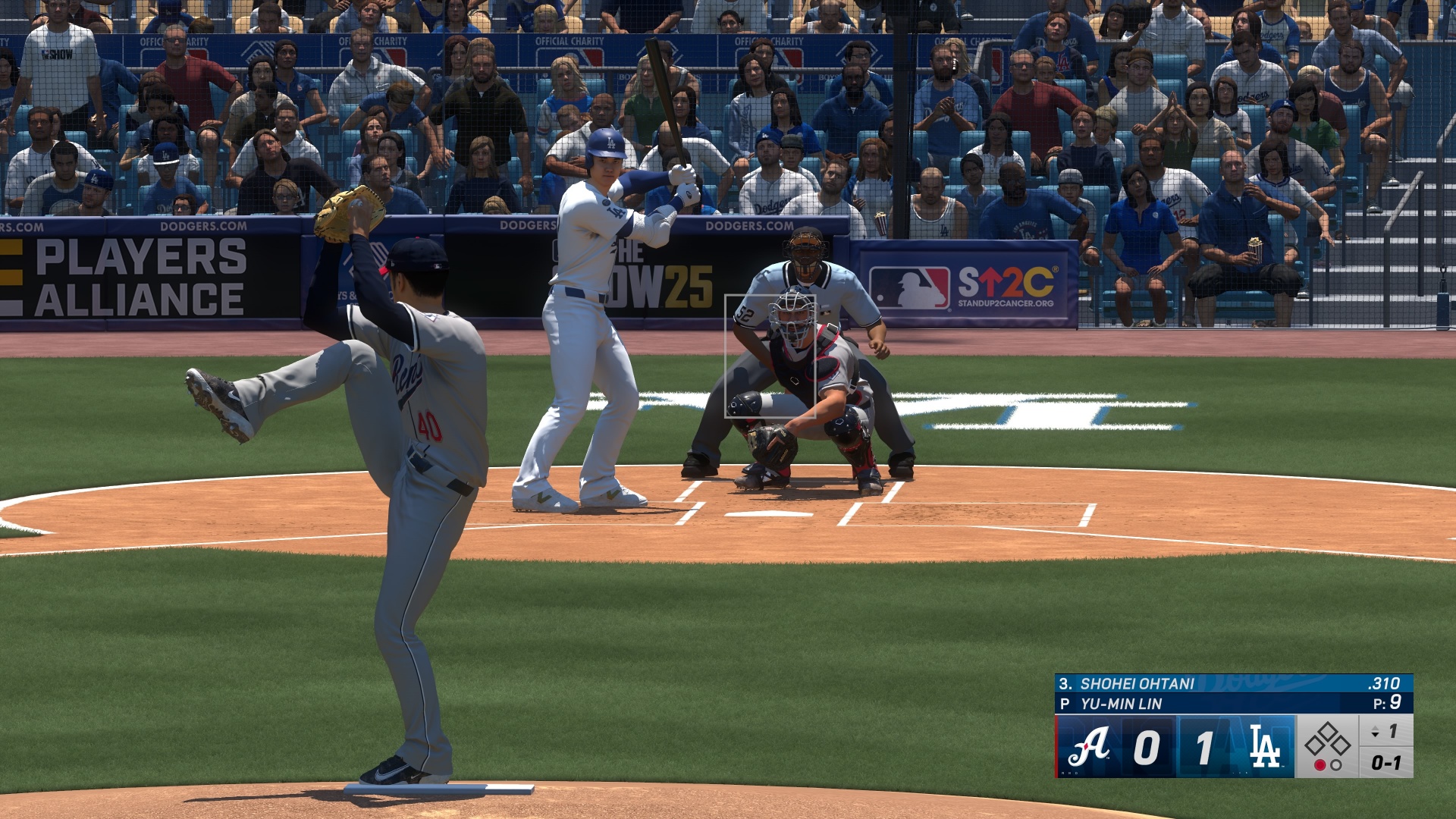Click the red team color bar on the scorebug
The width and height of the screenshot is (1456, 819).
point(1056,745)
